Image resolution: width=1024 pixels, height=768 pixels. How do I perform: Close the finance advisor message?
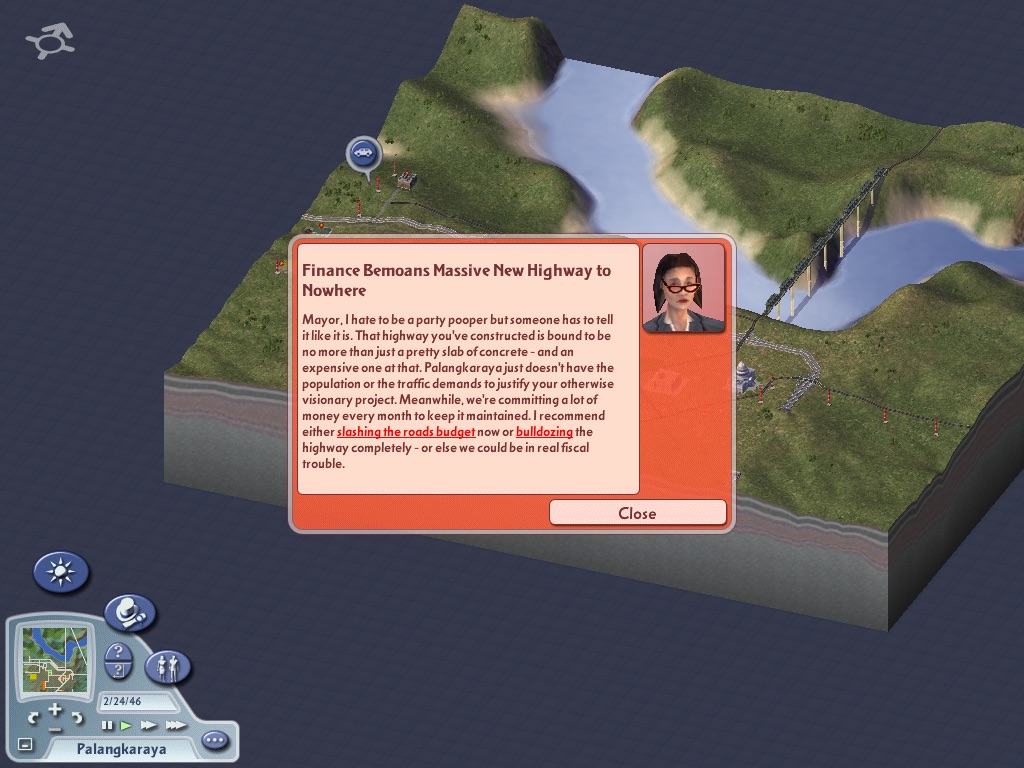point(637,513)
